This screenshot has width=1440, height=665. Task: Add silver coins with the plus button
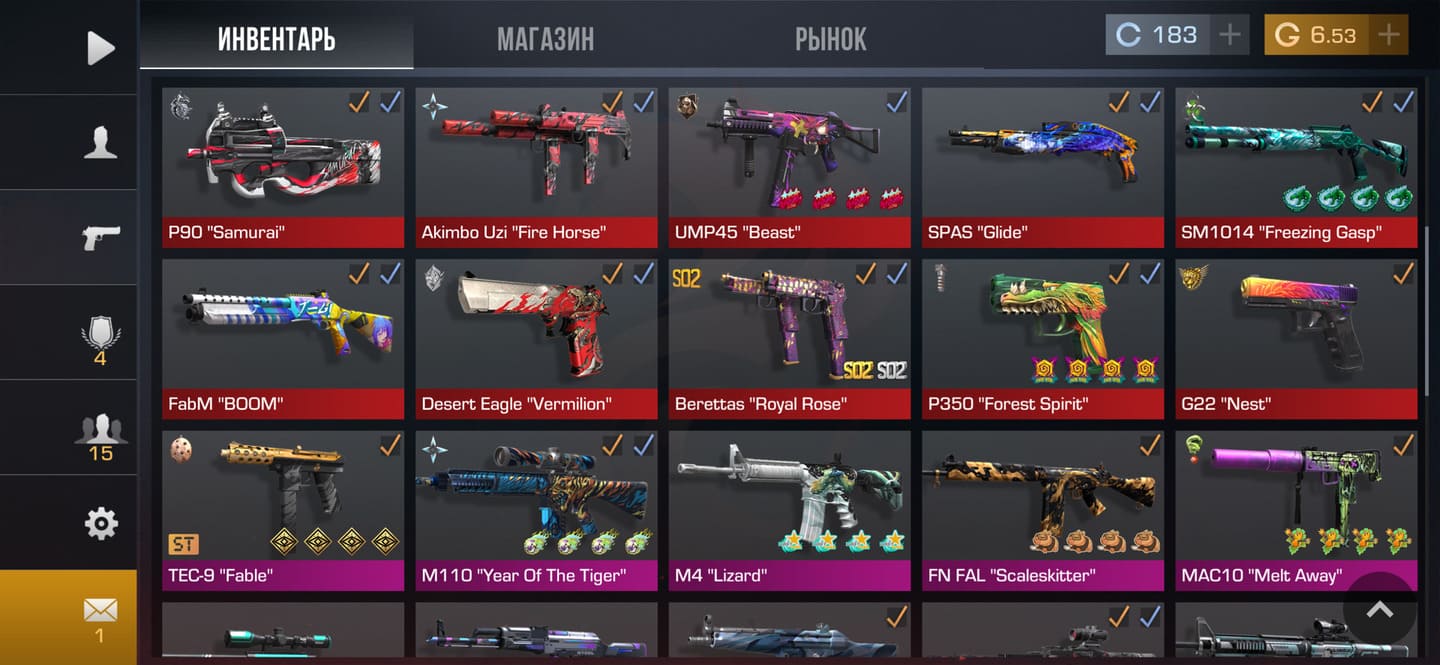(1229, 35)
